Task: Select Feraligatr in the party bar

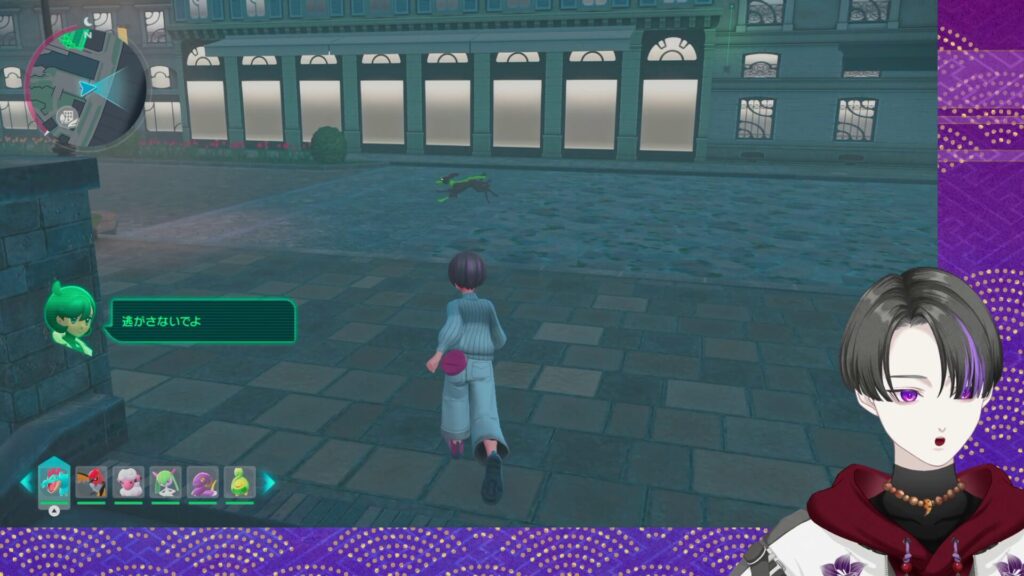Action: [x=53, y=482]
